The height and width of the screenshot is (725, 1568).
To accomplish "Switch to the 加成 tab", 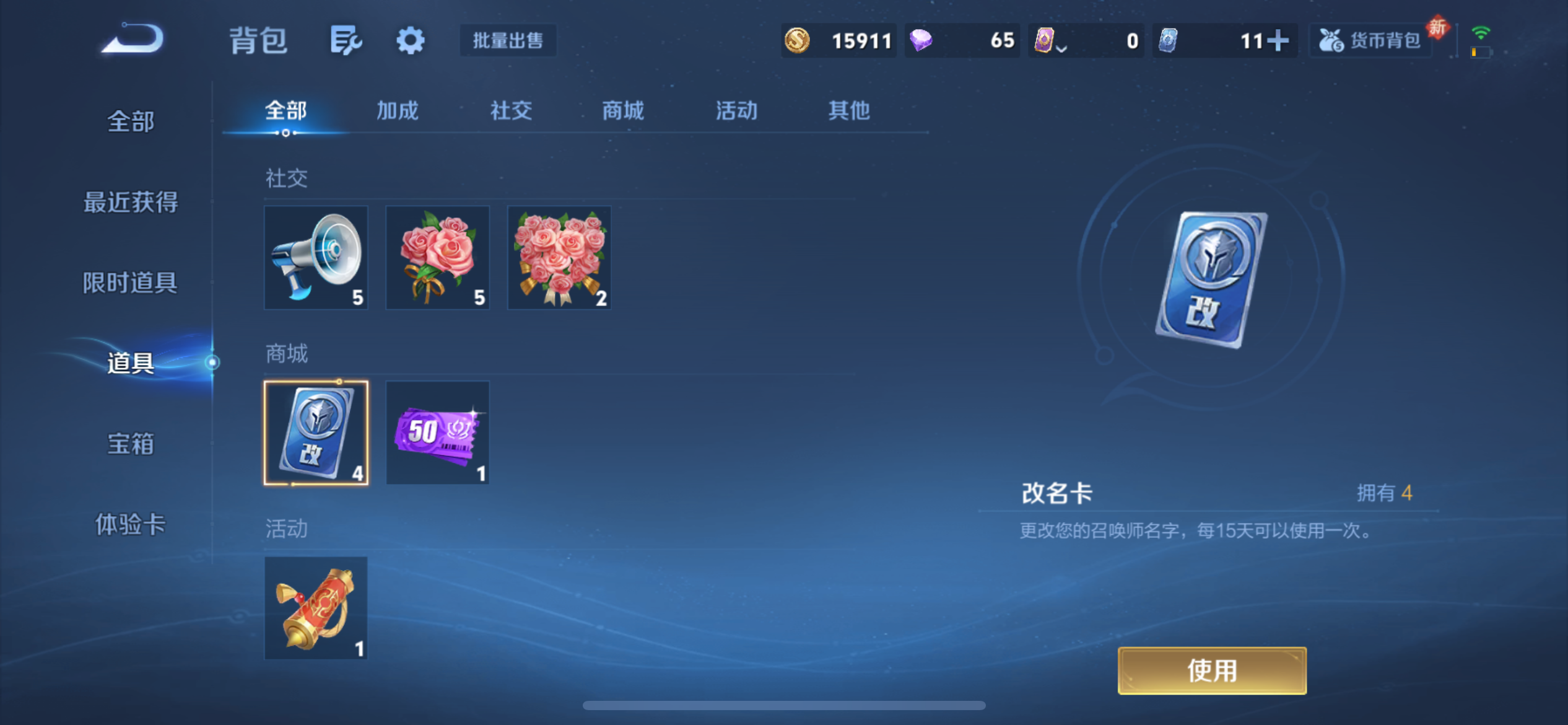I will [x=397, y=111].
